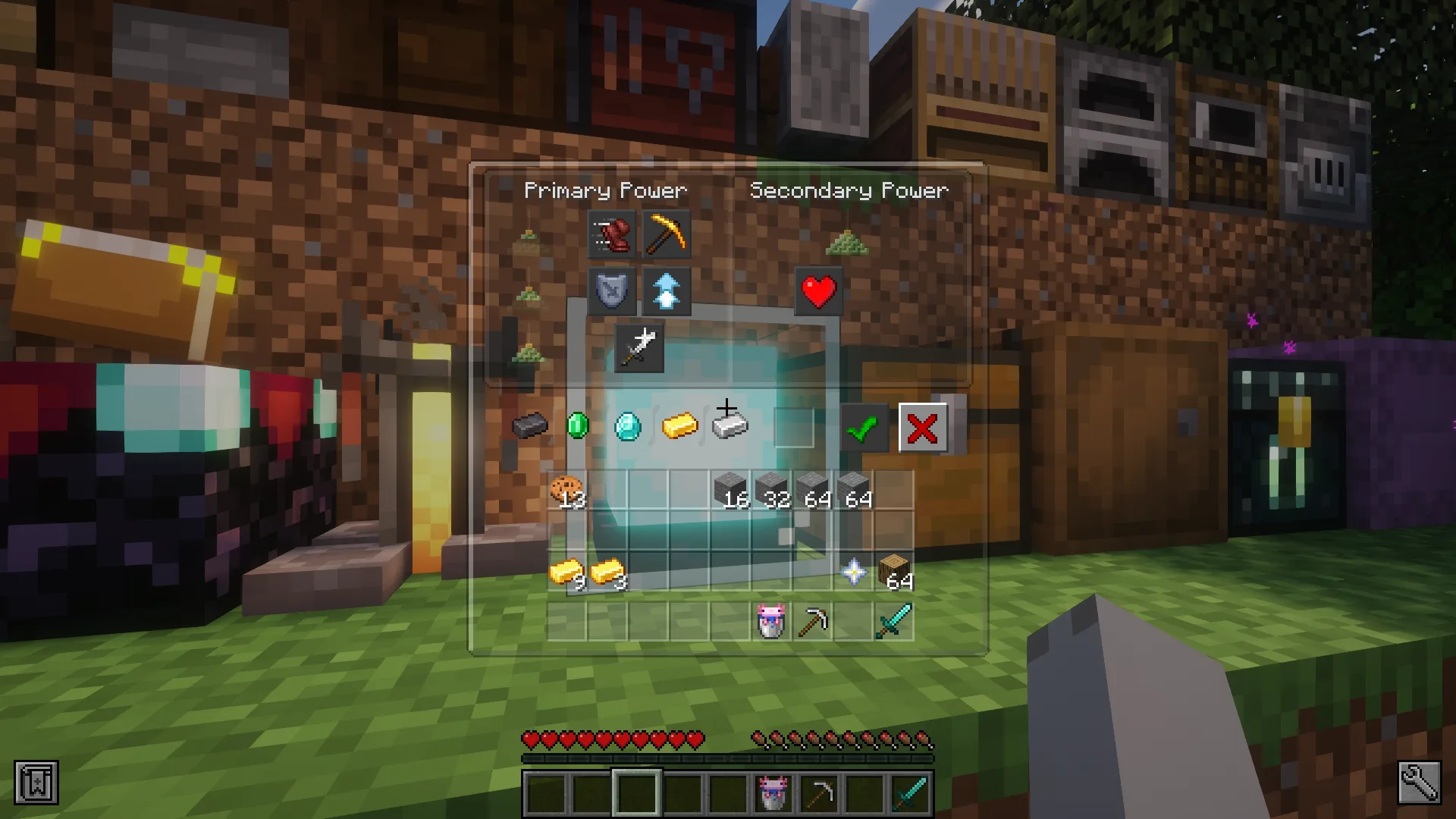Confirm beacon power with the green checkmark
Image resolution: width=1456 pixels, height=819 pixels.
[864, 427]
